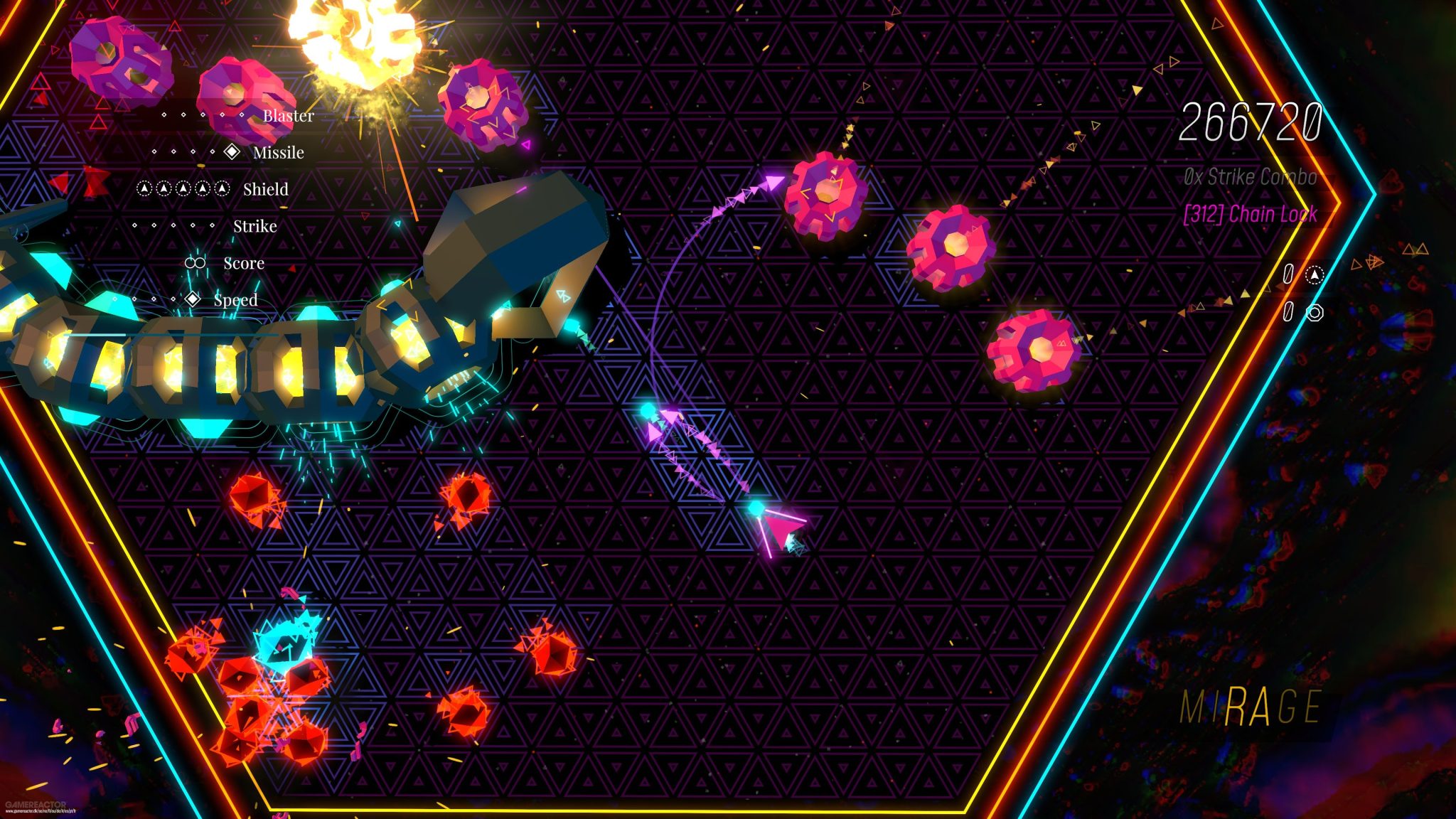Select the Strike upgrade entry
1456x819 pixels.
click(x=255, y=226)
